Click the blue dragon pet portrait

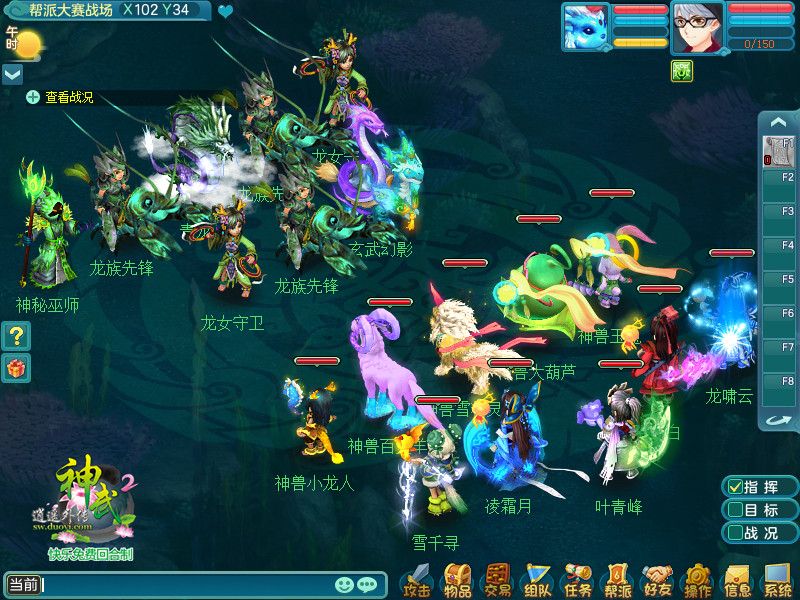coord(585,26)
